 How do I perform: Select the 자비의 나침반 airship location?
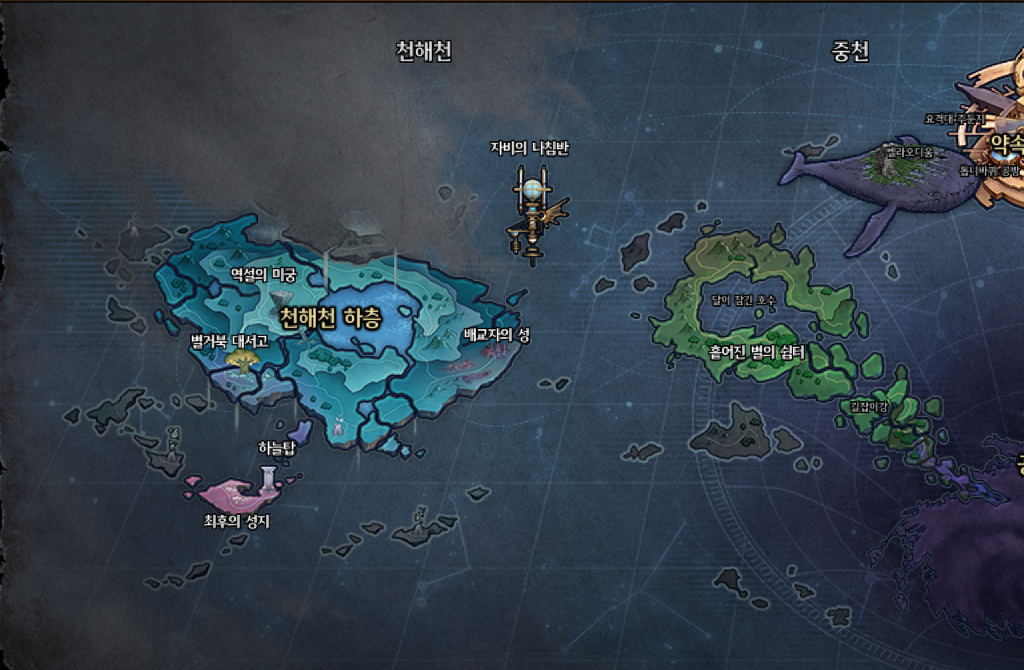531,210
